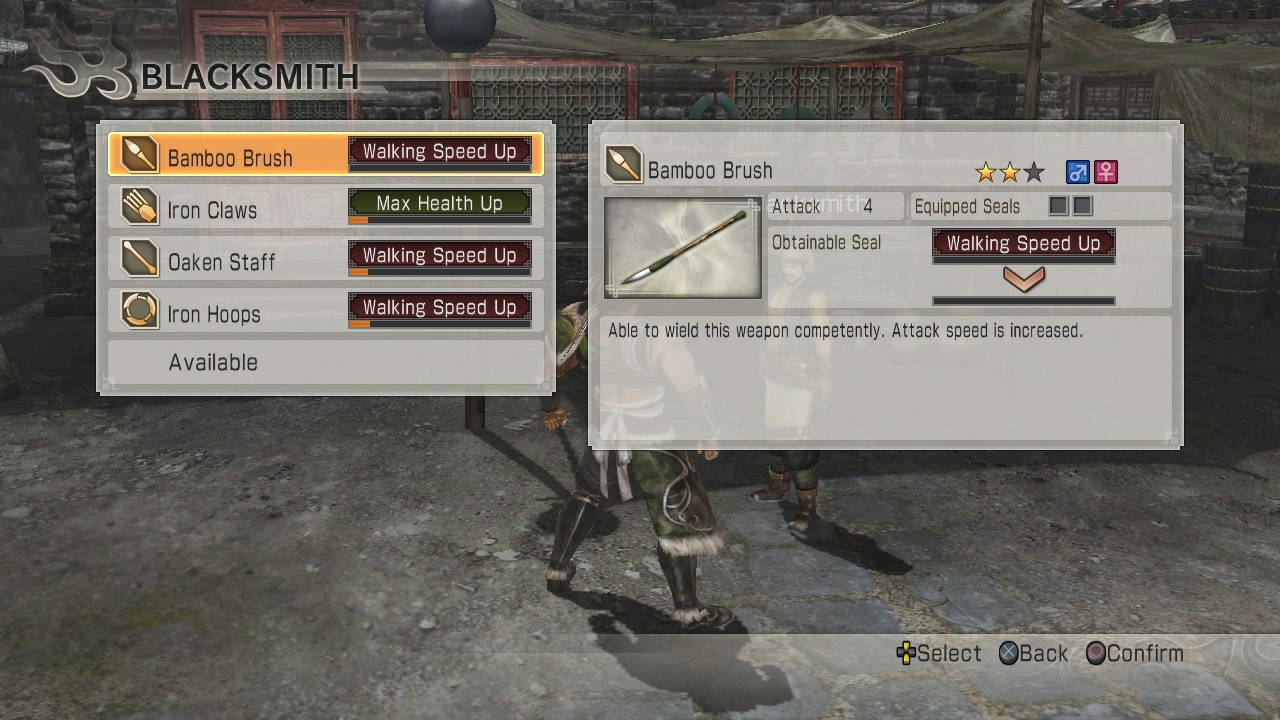Screen dimensions: 1280x720
Task: Select the Bamboo Brush weapon icon
Action: click(x=138, y=156)
